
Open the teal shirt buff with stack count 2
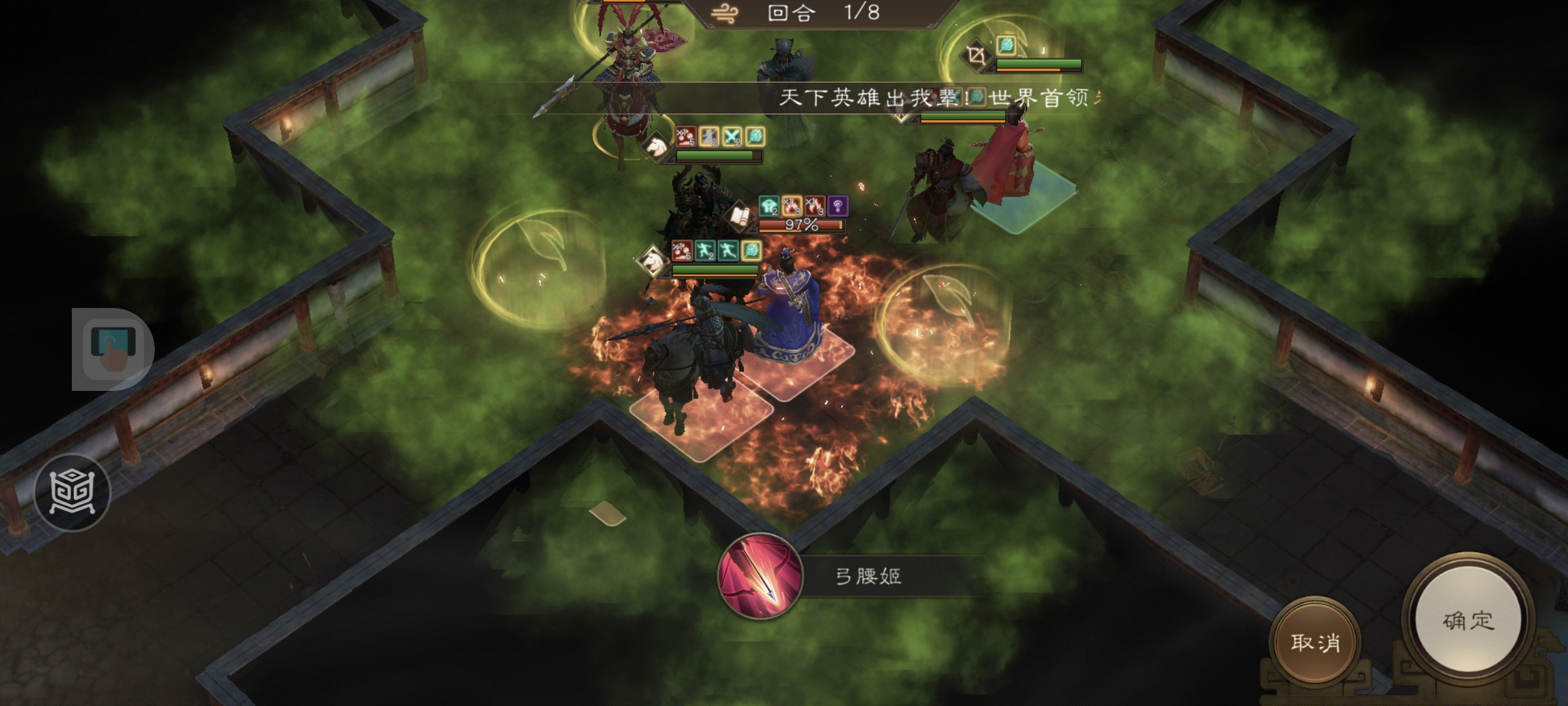[769, 207]
